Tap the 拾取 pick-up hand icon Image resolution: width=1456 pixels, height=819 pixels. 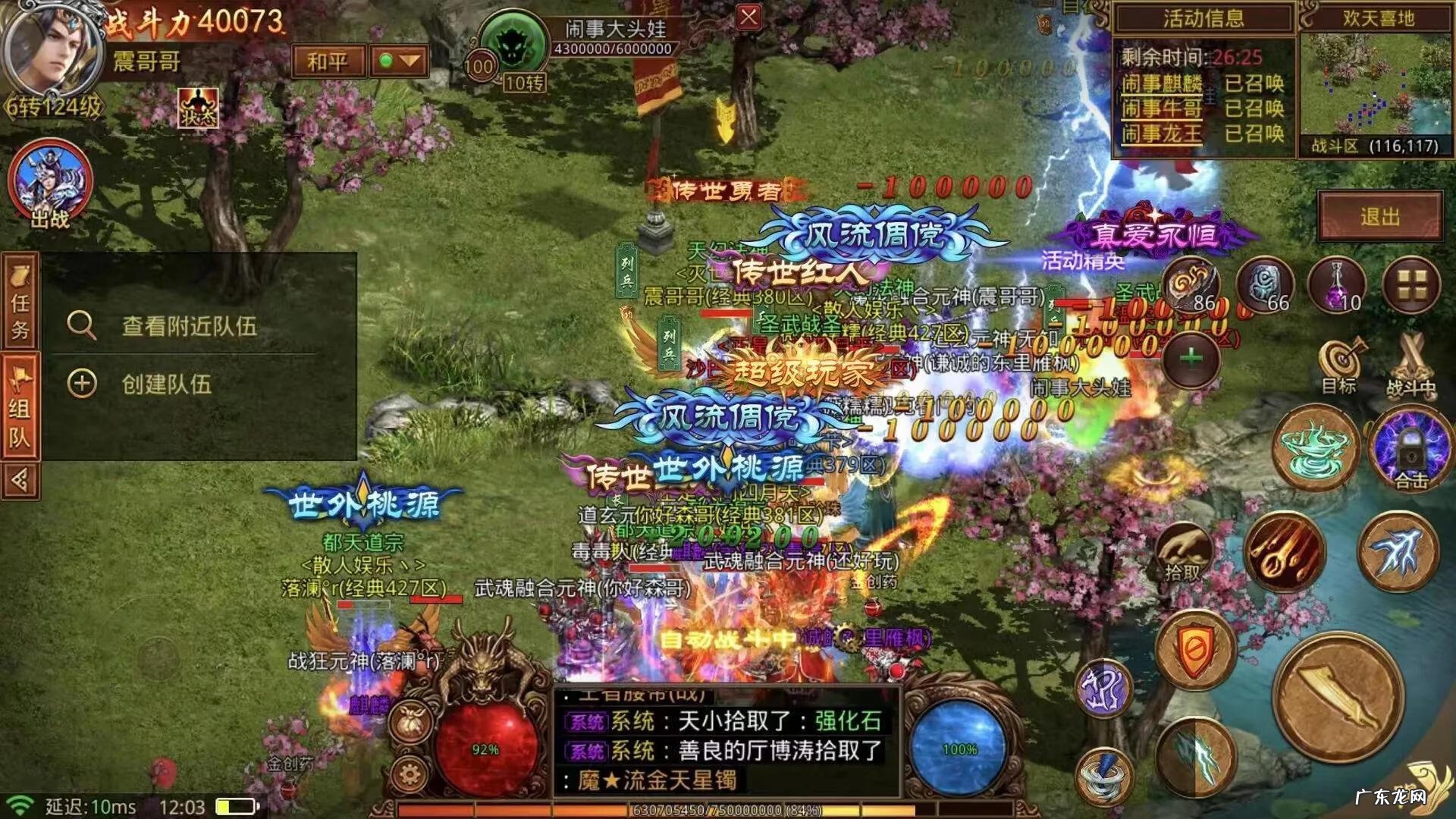[x=1183, y=550]
